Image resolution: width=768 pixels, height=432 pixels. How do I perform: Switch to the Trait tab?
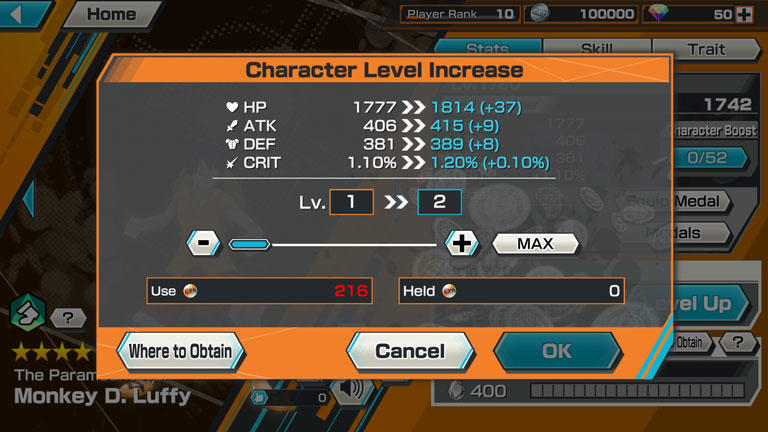[x=706, y=48]
